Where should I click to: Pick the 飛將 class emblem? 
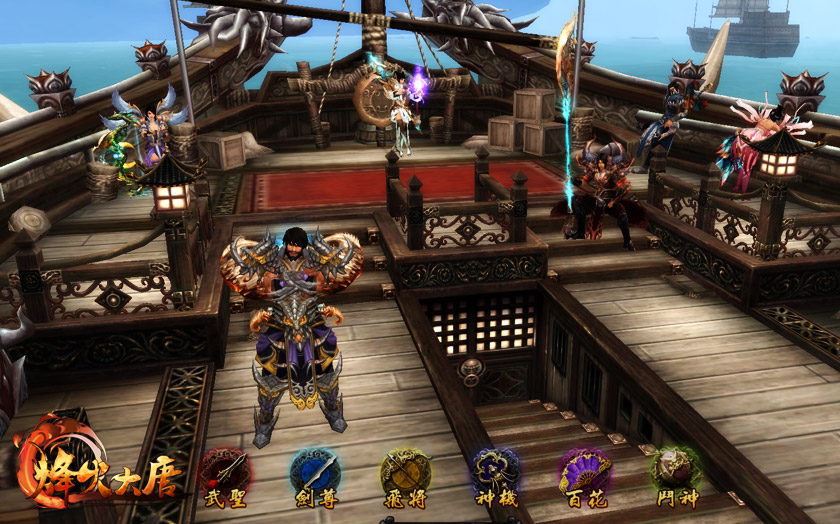coord(405,471)
